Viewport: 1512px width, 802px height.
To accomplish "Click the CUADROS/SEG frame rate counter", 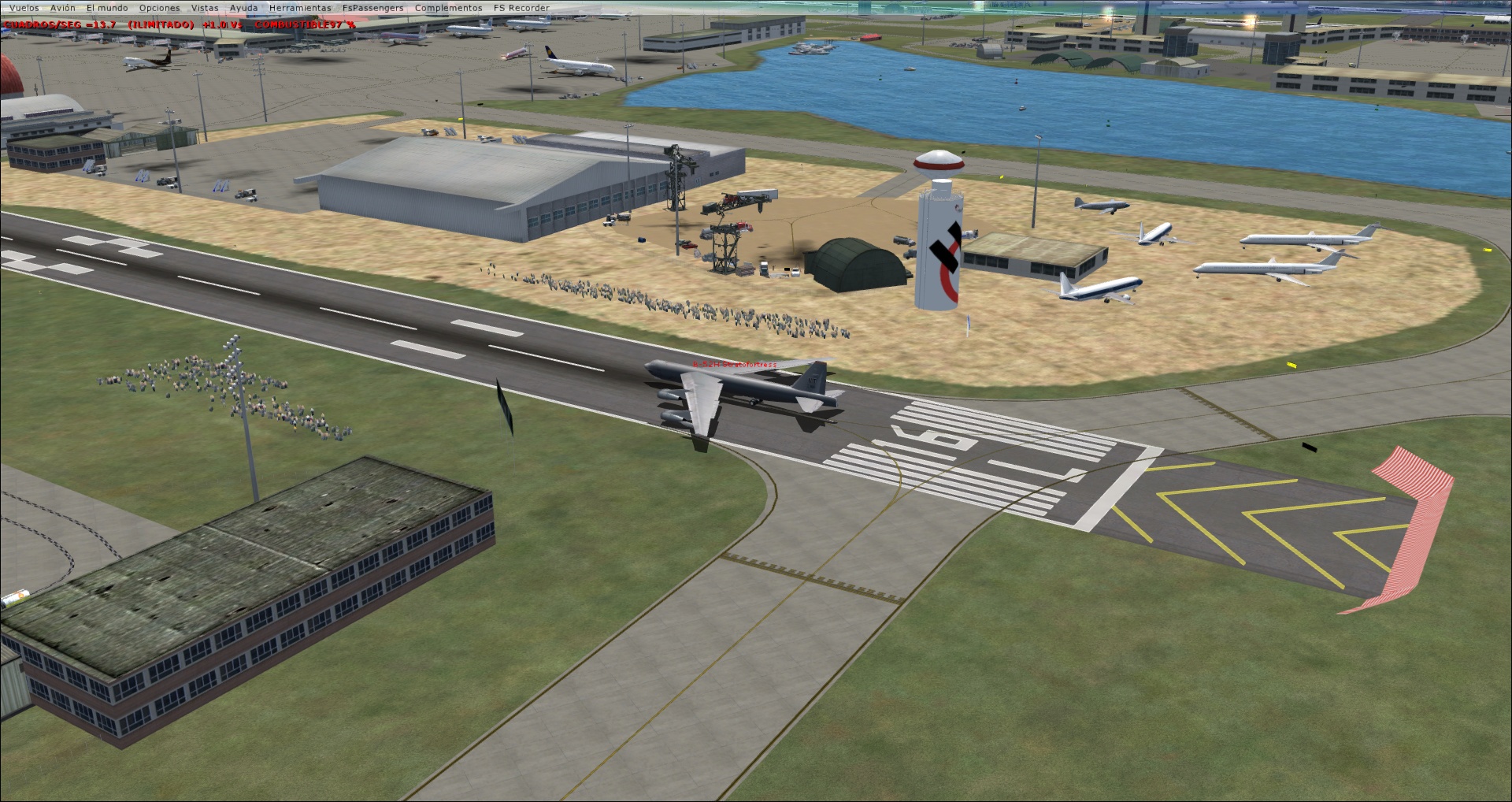I will pyautogui.click(x=43, y=23).
